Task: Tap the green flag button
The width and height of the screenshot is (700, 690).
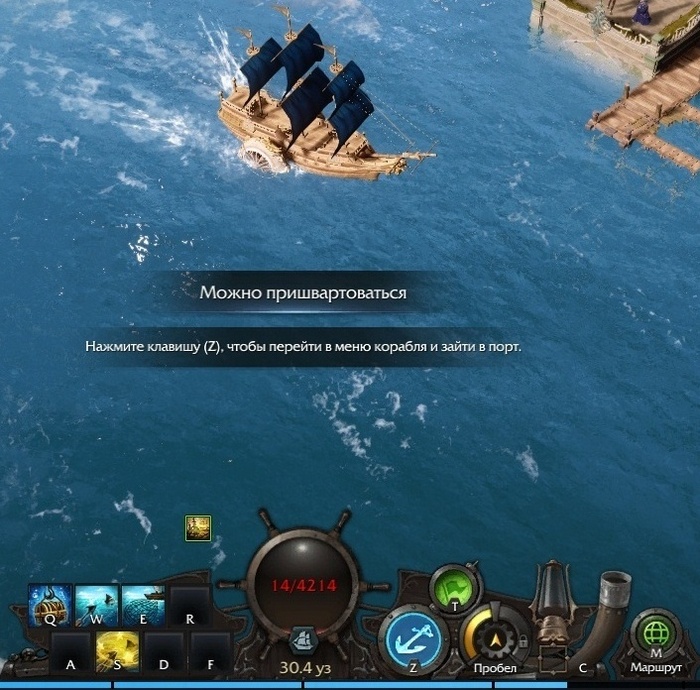Action: tap(454, 588)
